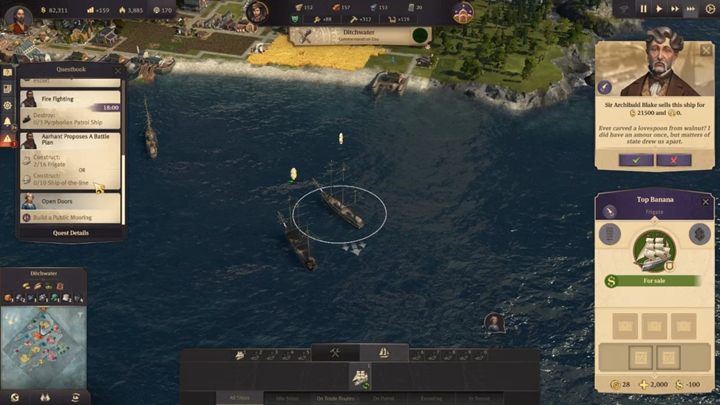Click the Ditchwater minimap
720x405 pixels.
tap(43, 345)
